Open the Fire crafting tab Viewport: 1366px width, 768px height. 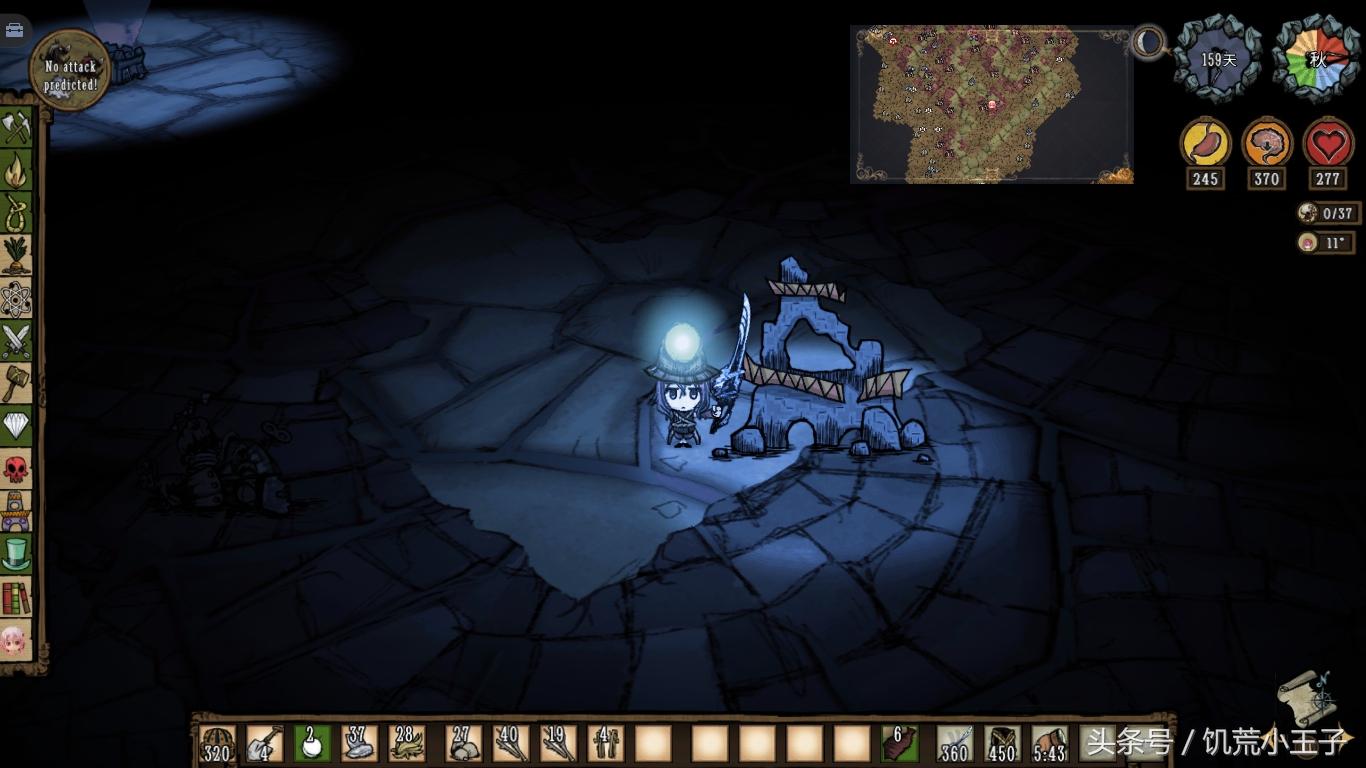click(x=17, y=171)
